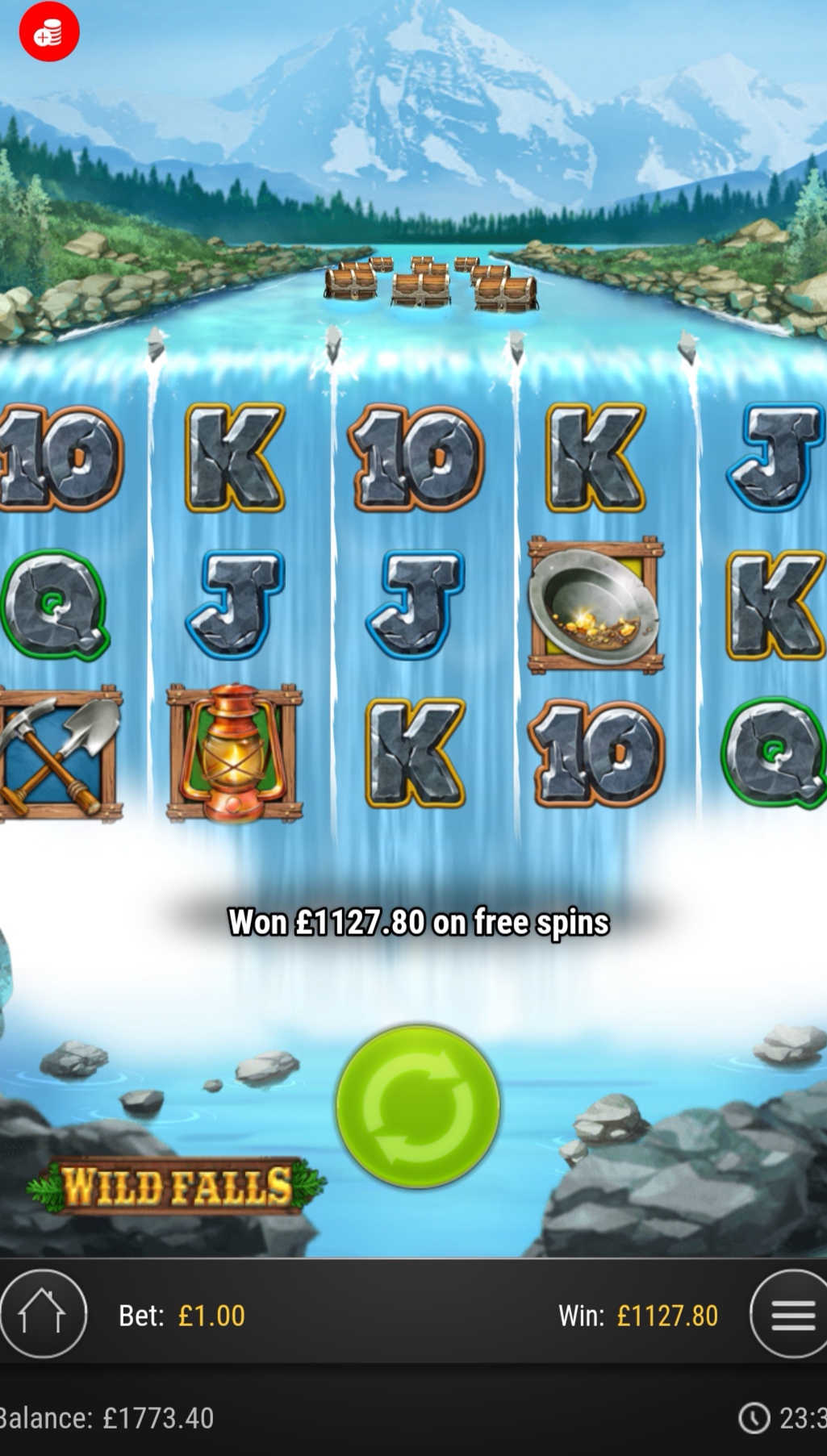Open the hamburger menu
Screen dimensions: 827x1456
(x=791, y=1315)
